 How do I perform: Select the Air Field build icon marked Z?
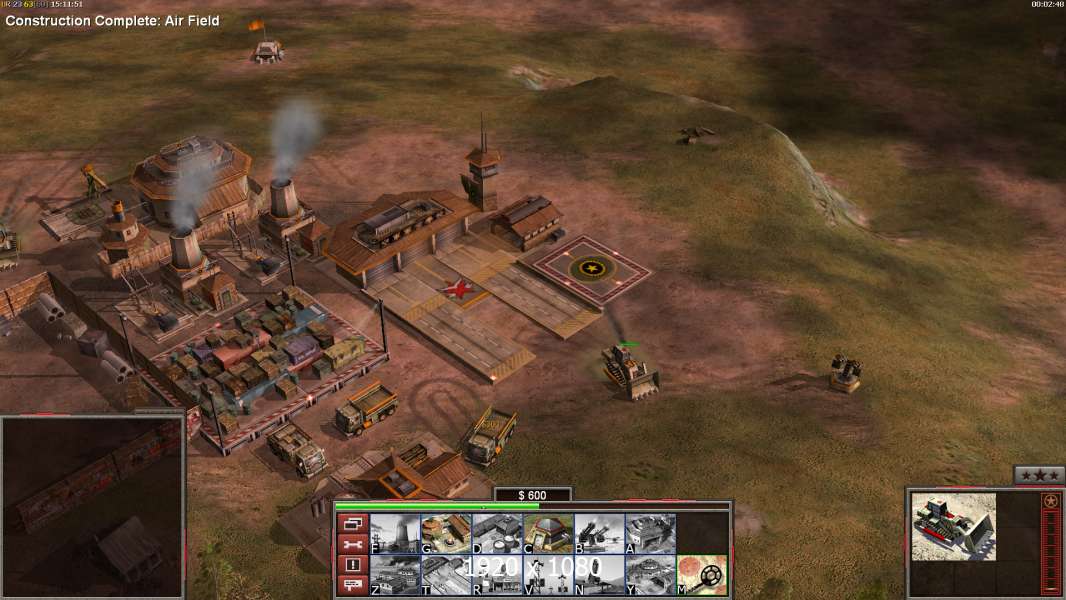tap(395, 574)
